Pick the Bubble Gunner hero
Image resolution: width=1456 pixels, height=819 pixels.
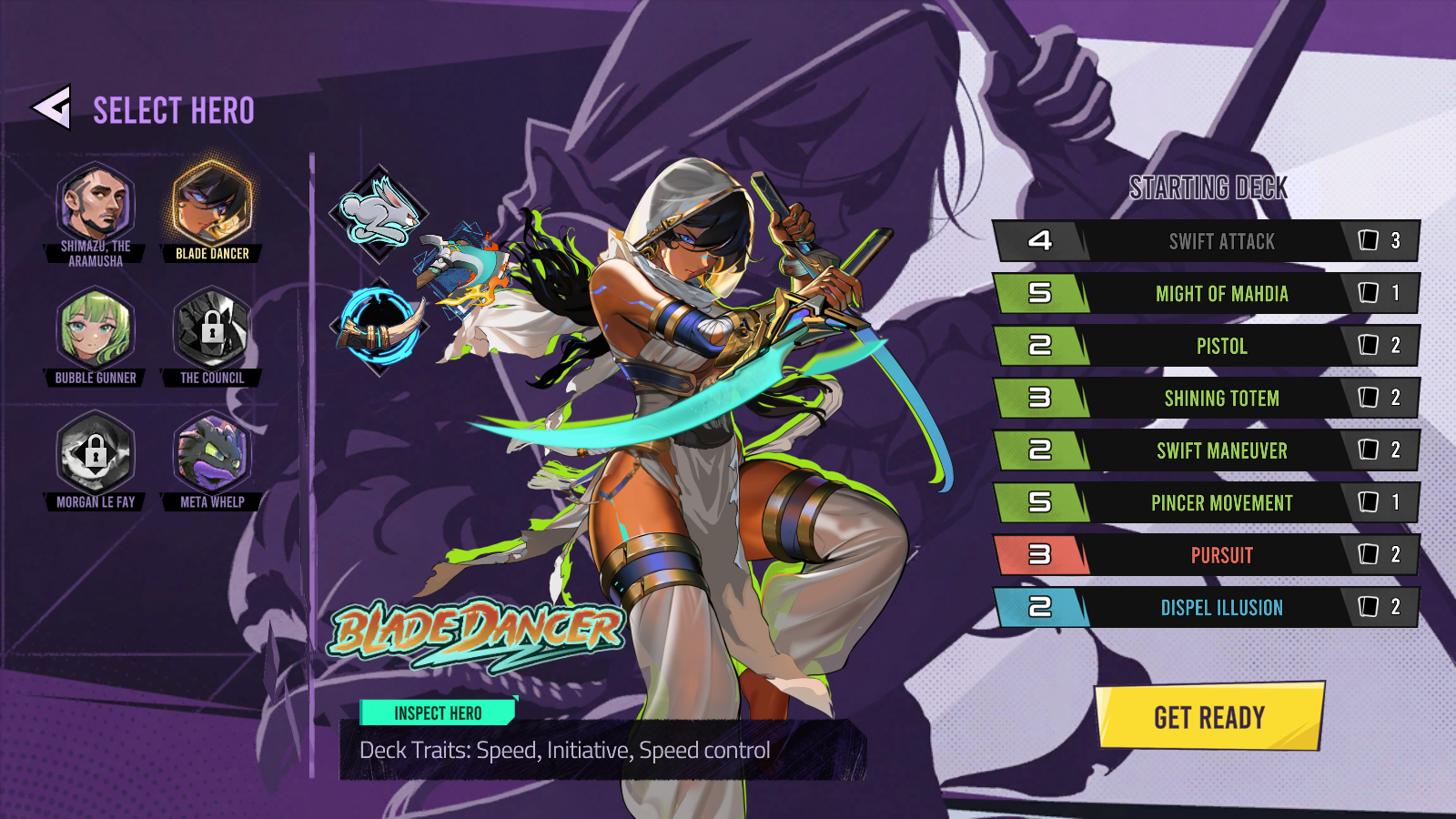pos(96,329)
